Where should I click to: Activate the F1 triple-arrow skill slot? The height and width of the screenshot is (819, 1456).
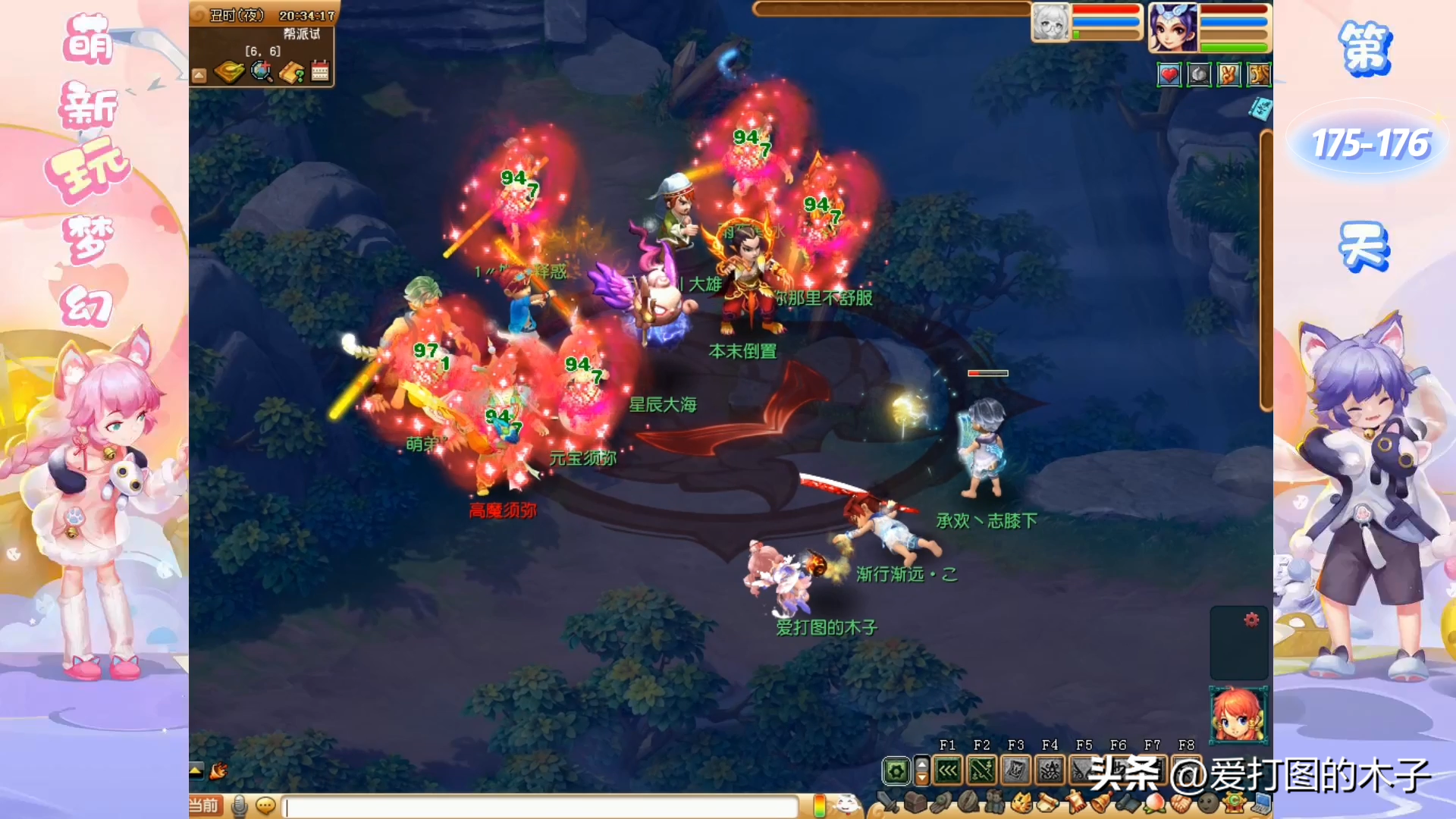(x=948, y=771)
